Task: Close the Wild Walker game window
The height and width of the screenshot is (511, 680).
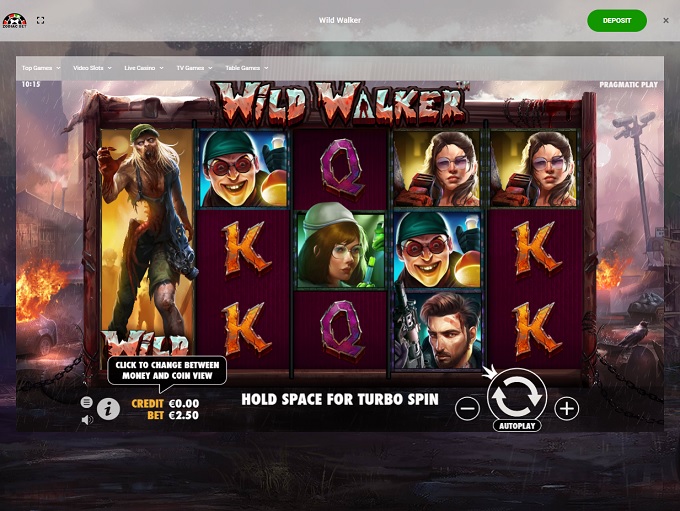Action: [666, 20]
